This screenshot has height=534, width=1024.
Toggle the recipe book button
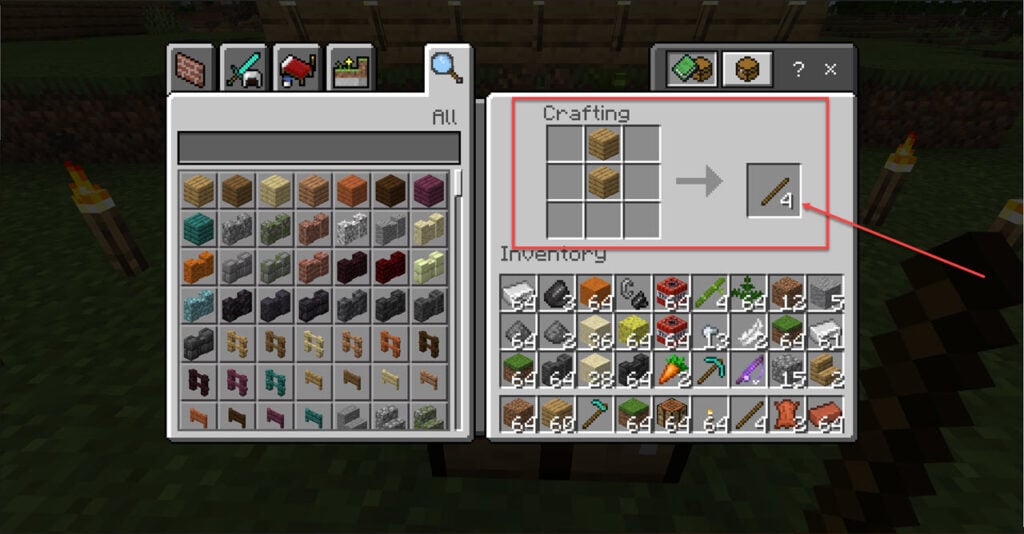(692, 70)
